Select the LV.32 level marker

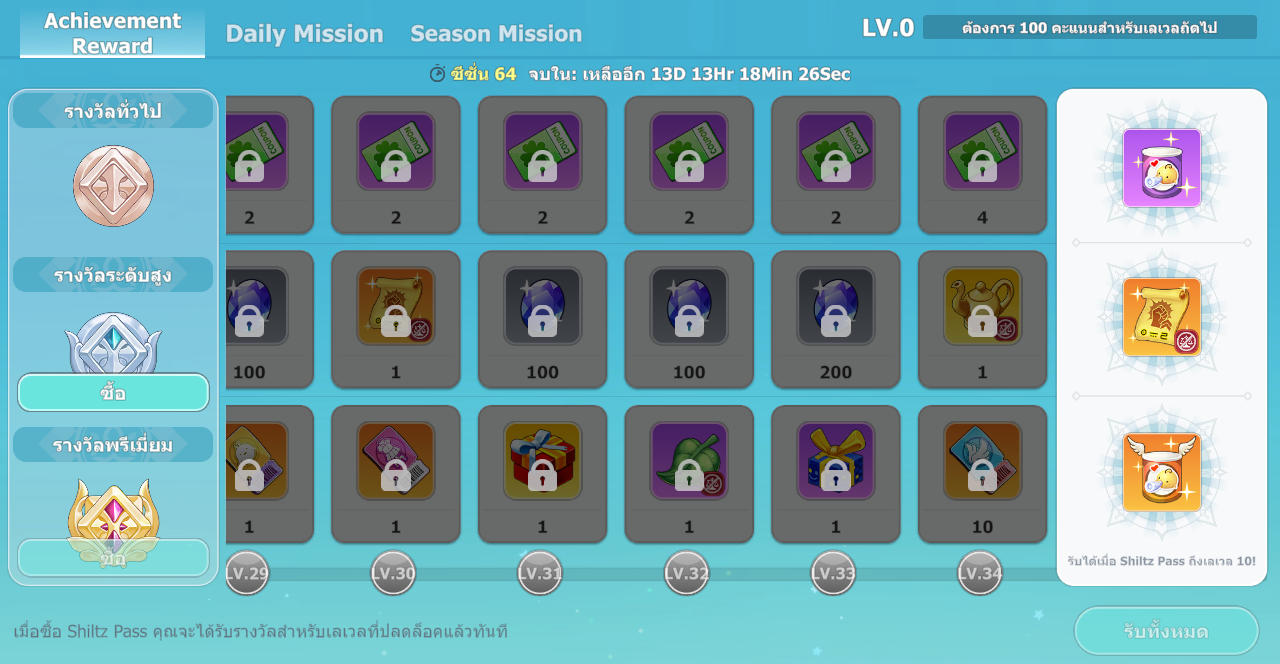686,573
